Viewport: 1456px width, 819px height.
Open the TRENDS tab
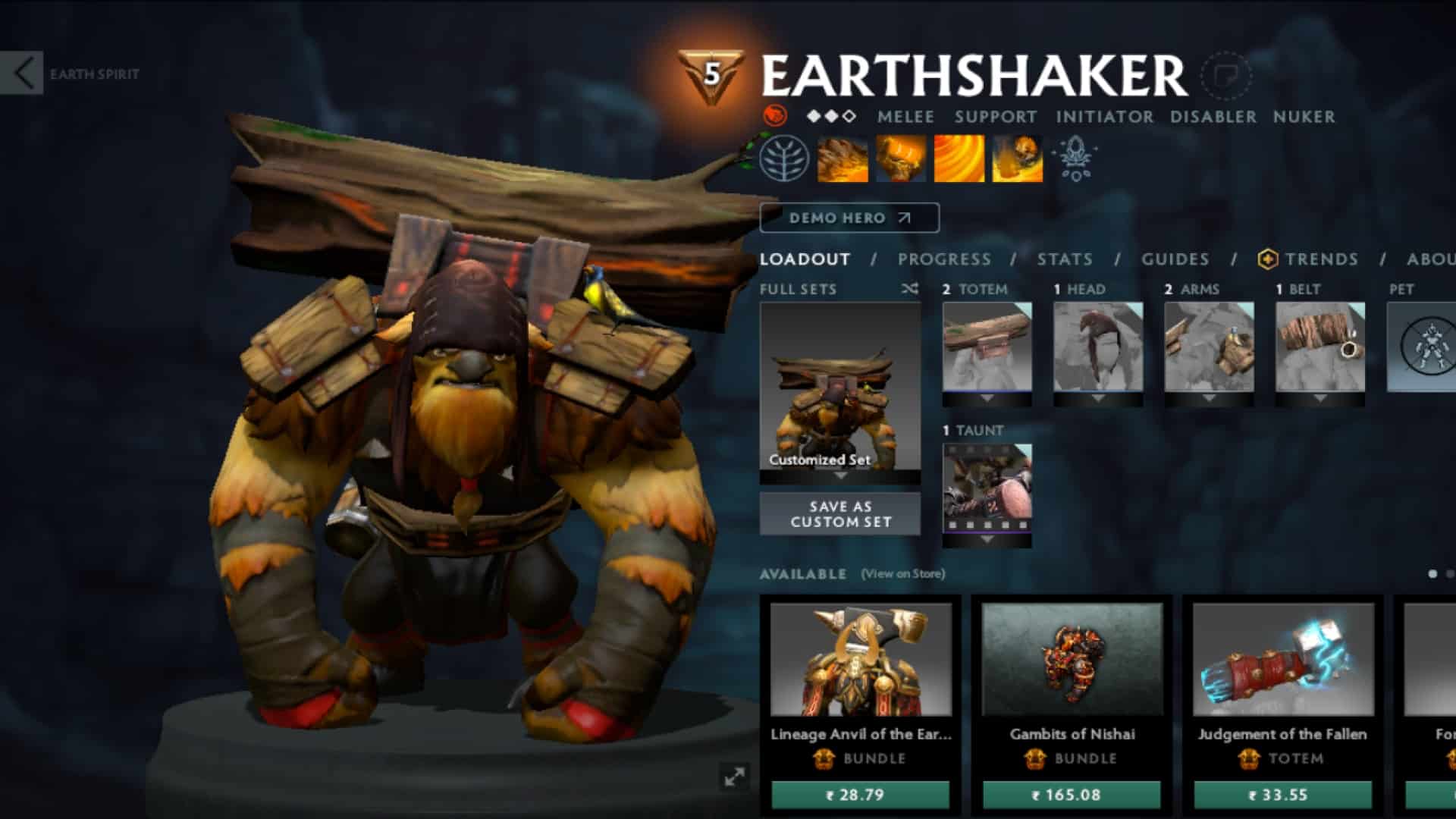pos(1322,259)
